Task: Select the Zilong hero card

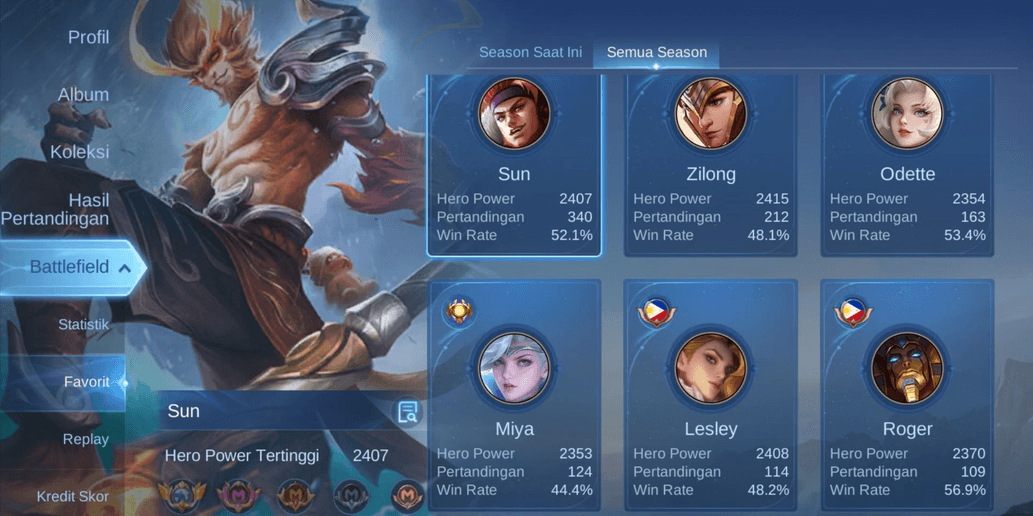Action: [x=711, y=165]
